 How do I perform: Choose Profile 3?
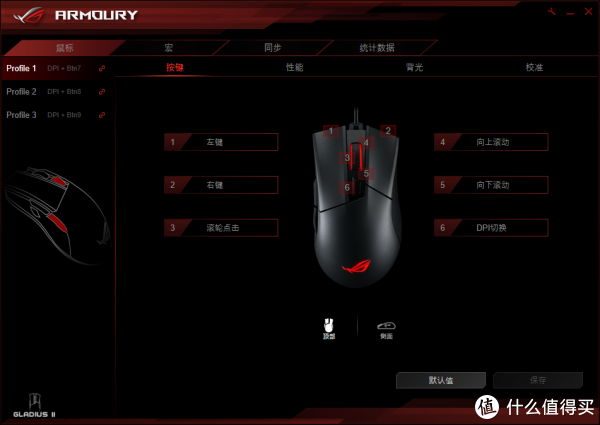coord(21,115)
